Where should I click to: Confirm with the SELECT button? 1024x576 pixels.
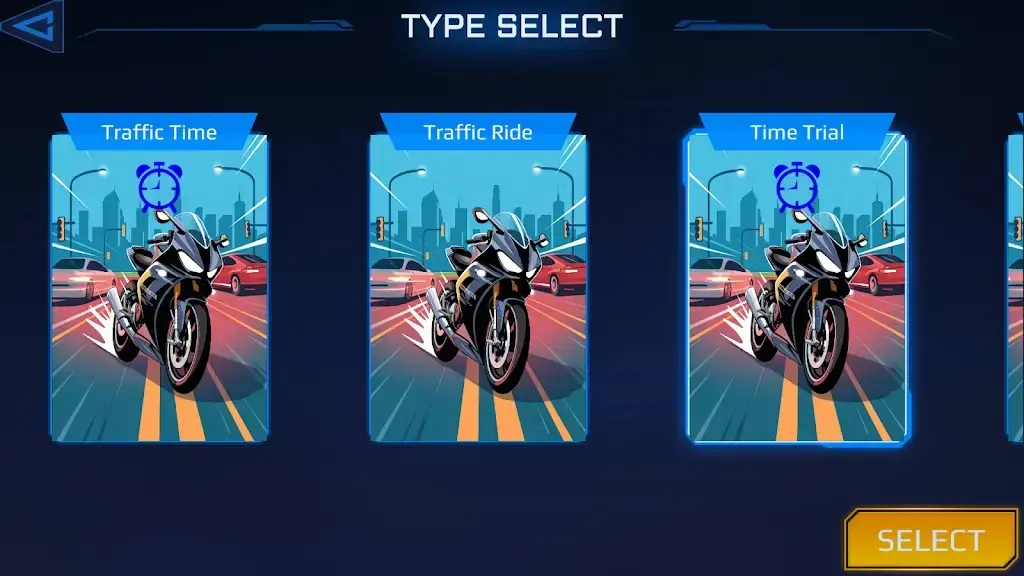point(930,540)
